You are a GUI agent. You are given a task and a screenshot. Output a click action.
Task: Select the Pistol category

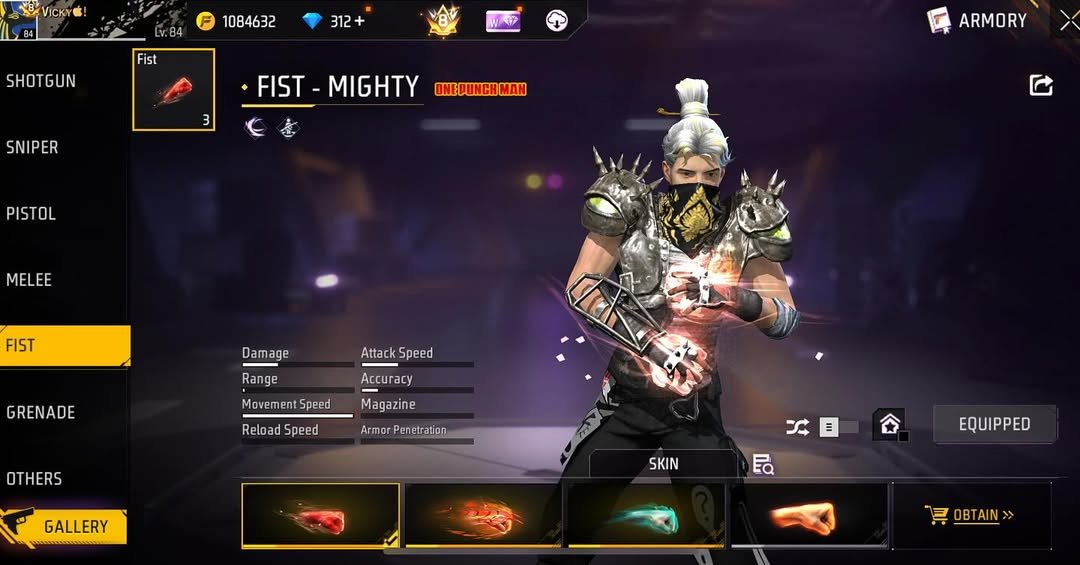31,213
